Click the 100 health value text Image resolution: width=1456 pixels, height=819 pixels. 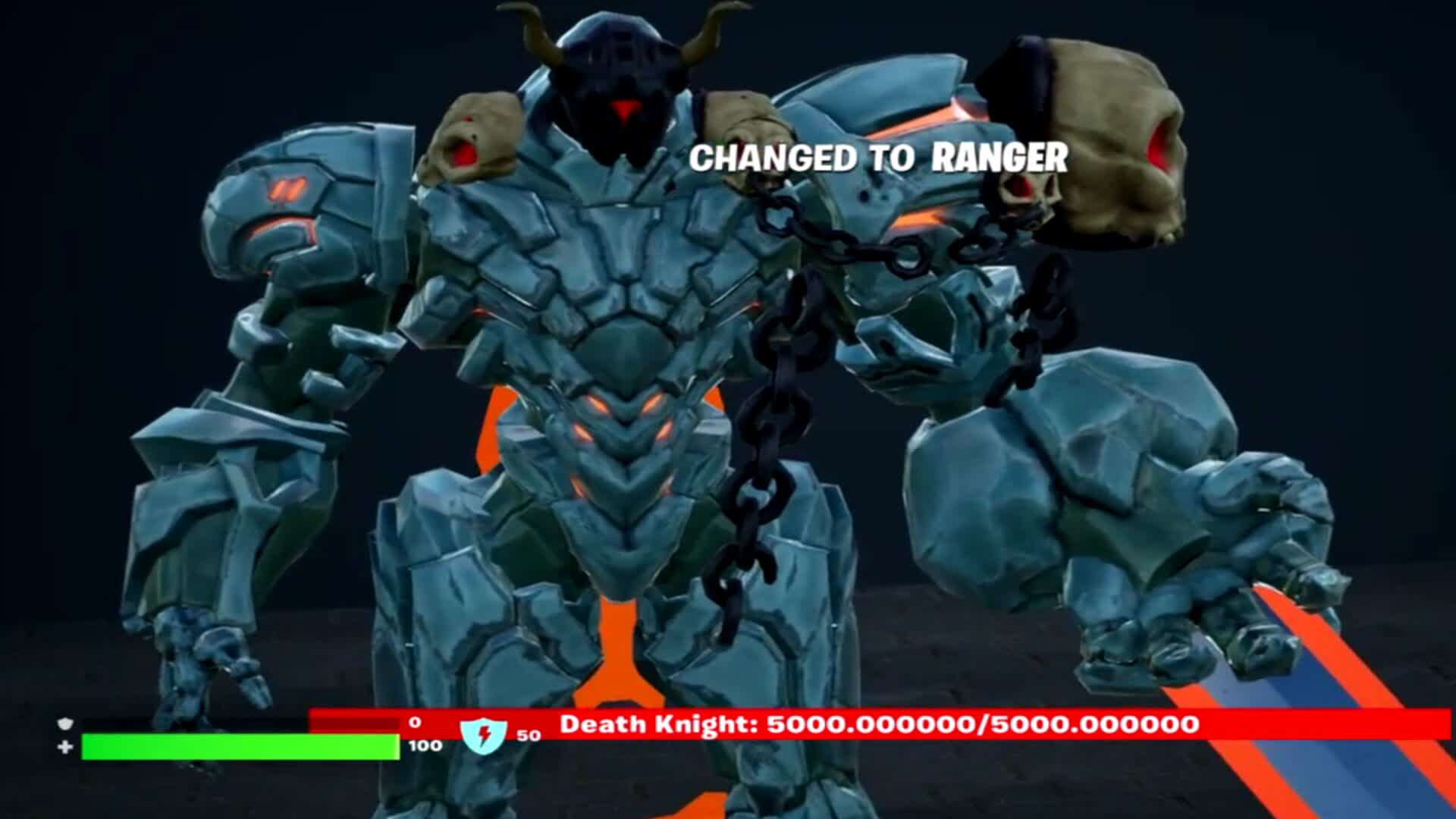click(424, 745)
